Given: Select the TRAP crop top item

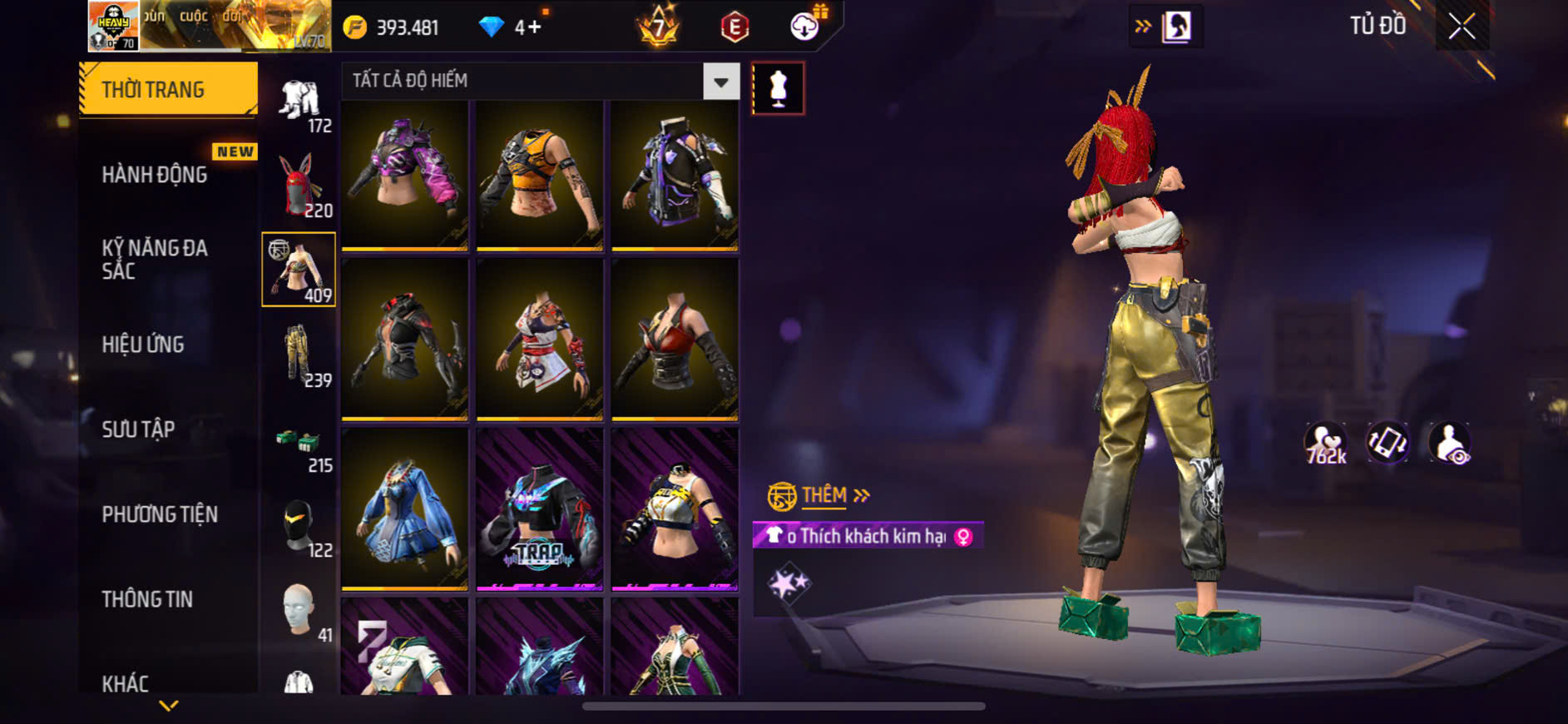Looking at the screenshot, I should tap(540, 508).
